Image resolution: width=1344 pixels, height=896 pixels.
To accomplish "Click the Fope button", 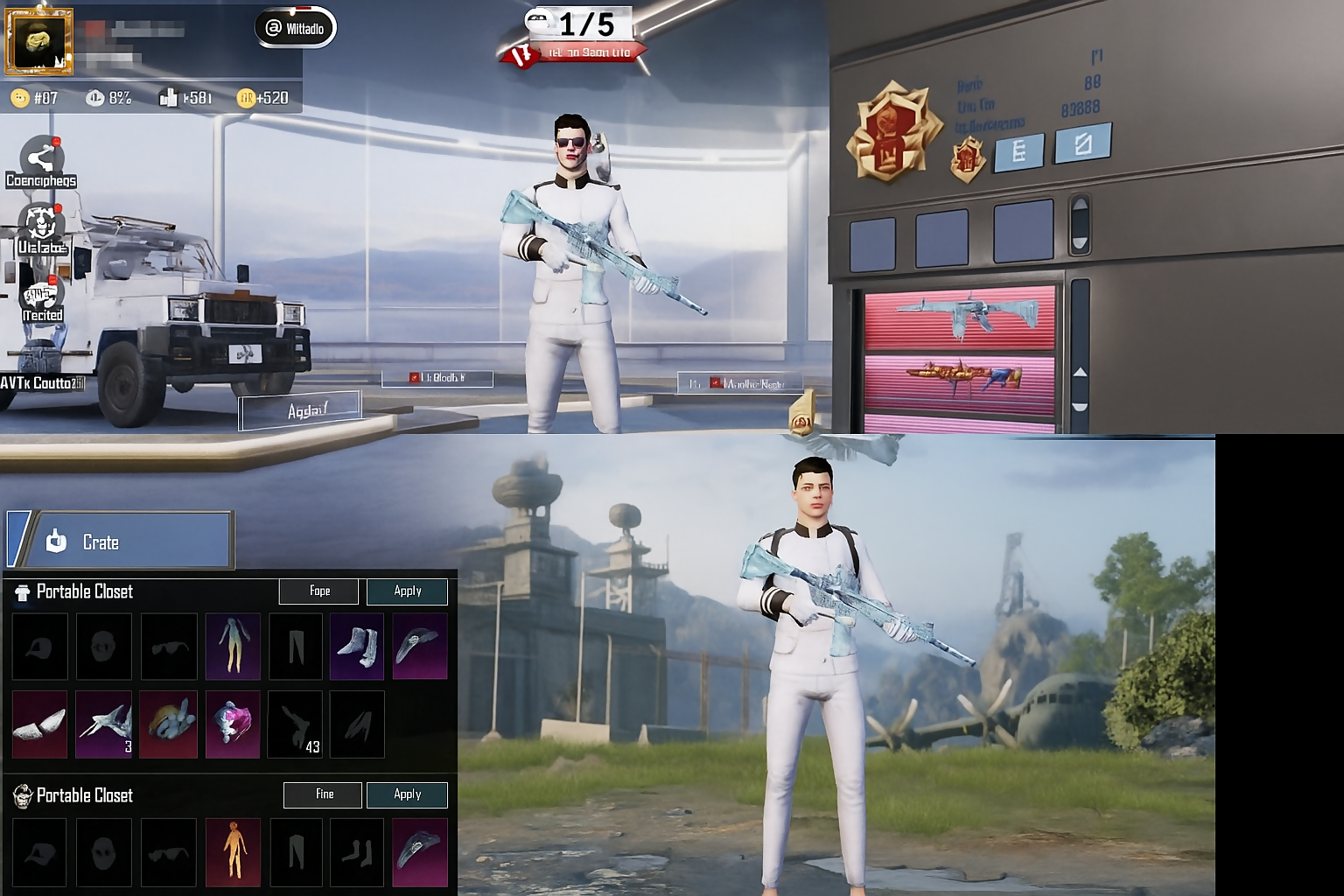I will pyautogui.click(x=318, y=591).
